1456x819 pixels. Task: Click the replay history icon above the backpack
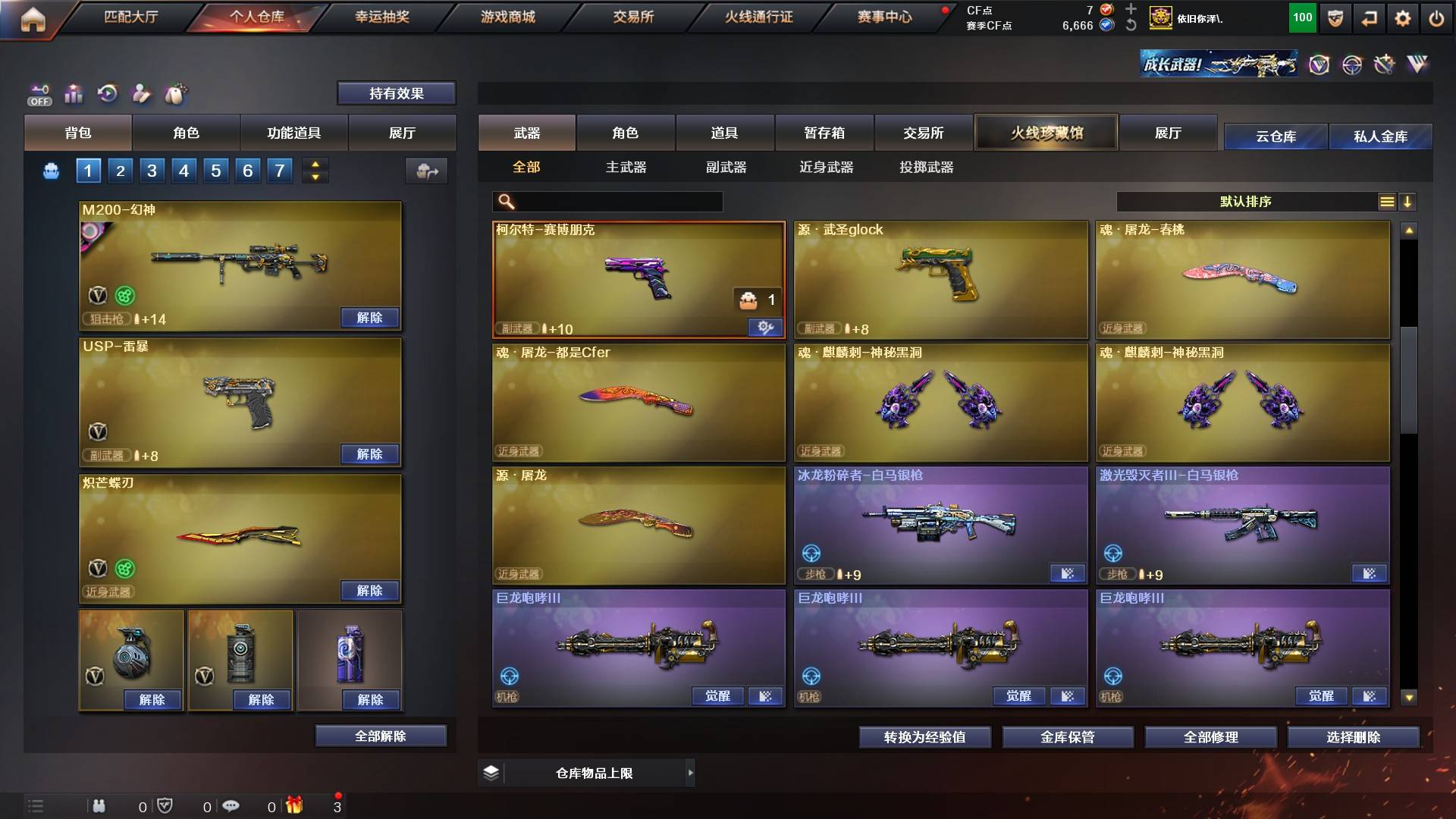108,93
